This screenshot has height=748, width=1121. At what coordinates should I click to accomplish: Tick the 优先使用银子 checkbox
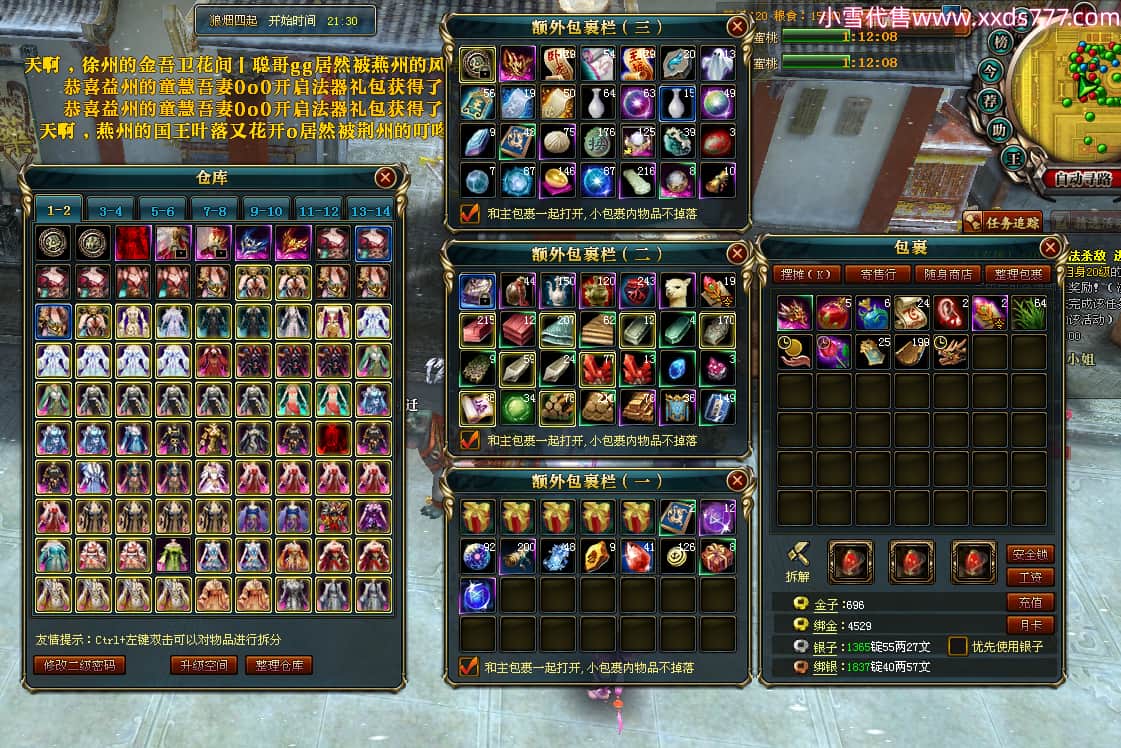[957, 646]
